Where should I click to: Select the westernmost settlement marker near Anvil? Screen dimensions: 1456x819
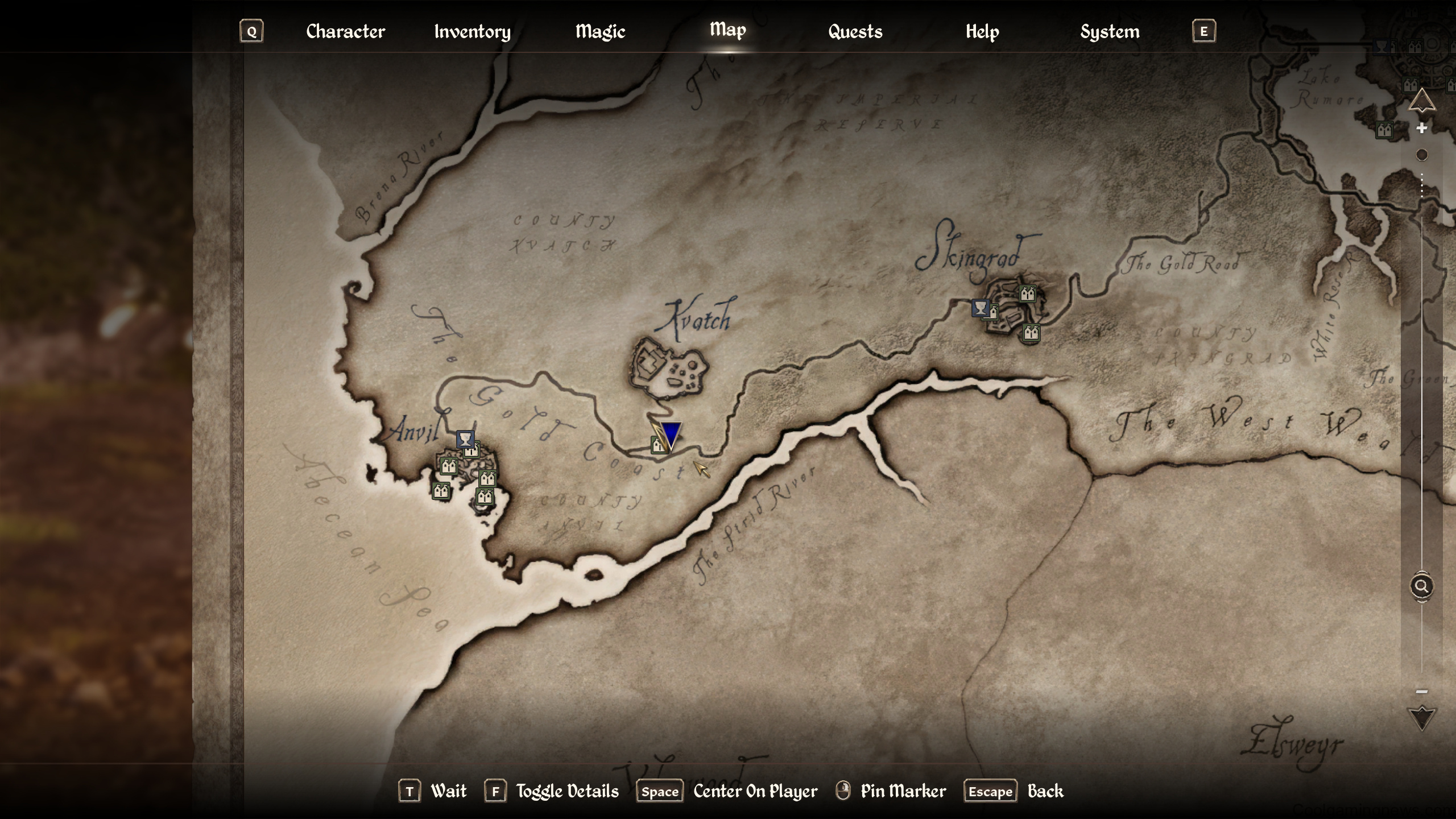[442, 490]
